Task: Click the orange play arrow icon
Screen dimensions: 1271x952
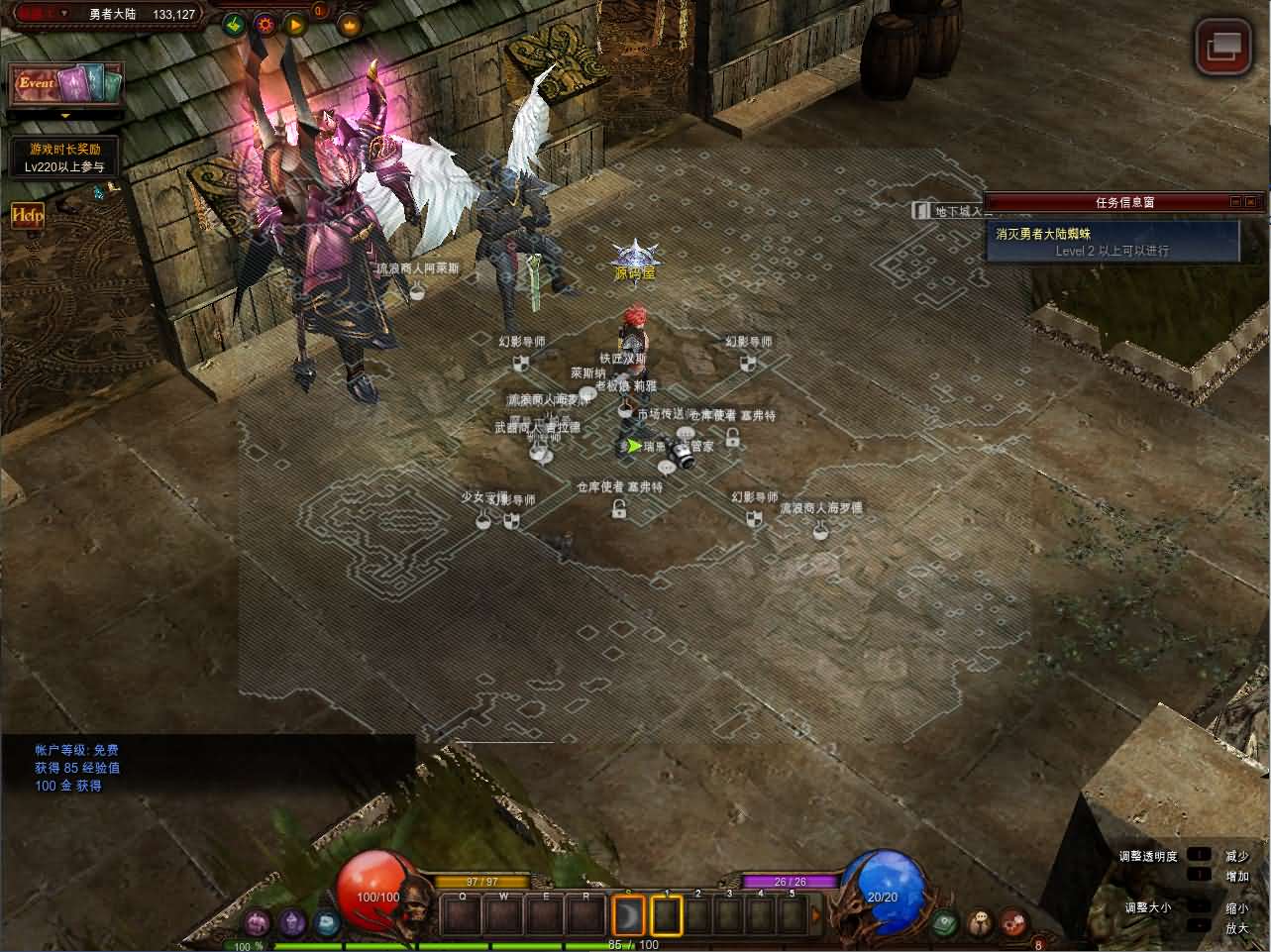Action: (x=294, y=24)
